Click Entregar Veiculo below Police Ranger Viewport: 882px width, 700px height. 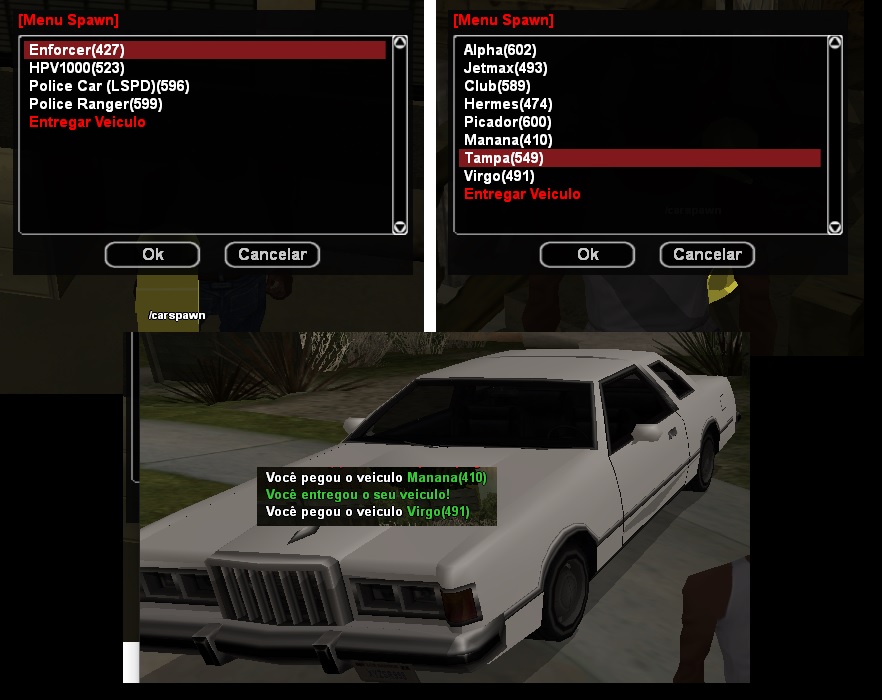click(87, 122)
